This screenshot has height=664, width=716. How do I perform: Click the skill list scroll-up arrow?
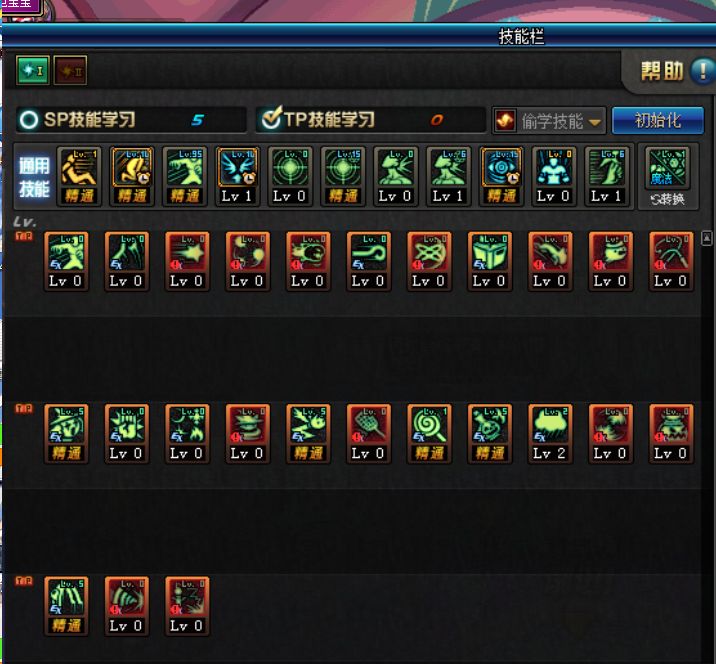[x=708, y=238]
